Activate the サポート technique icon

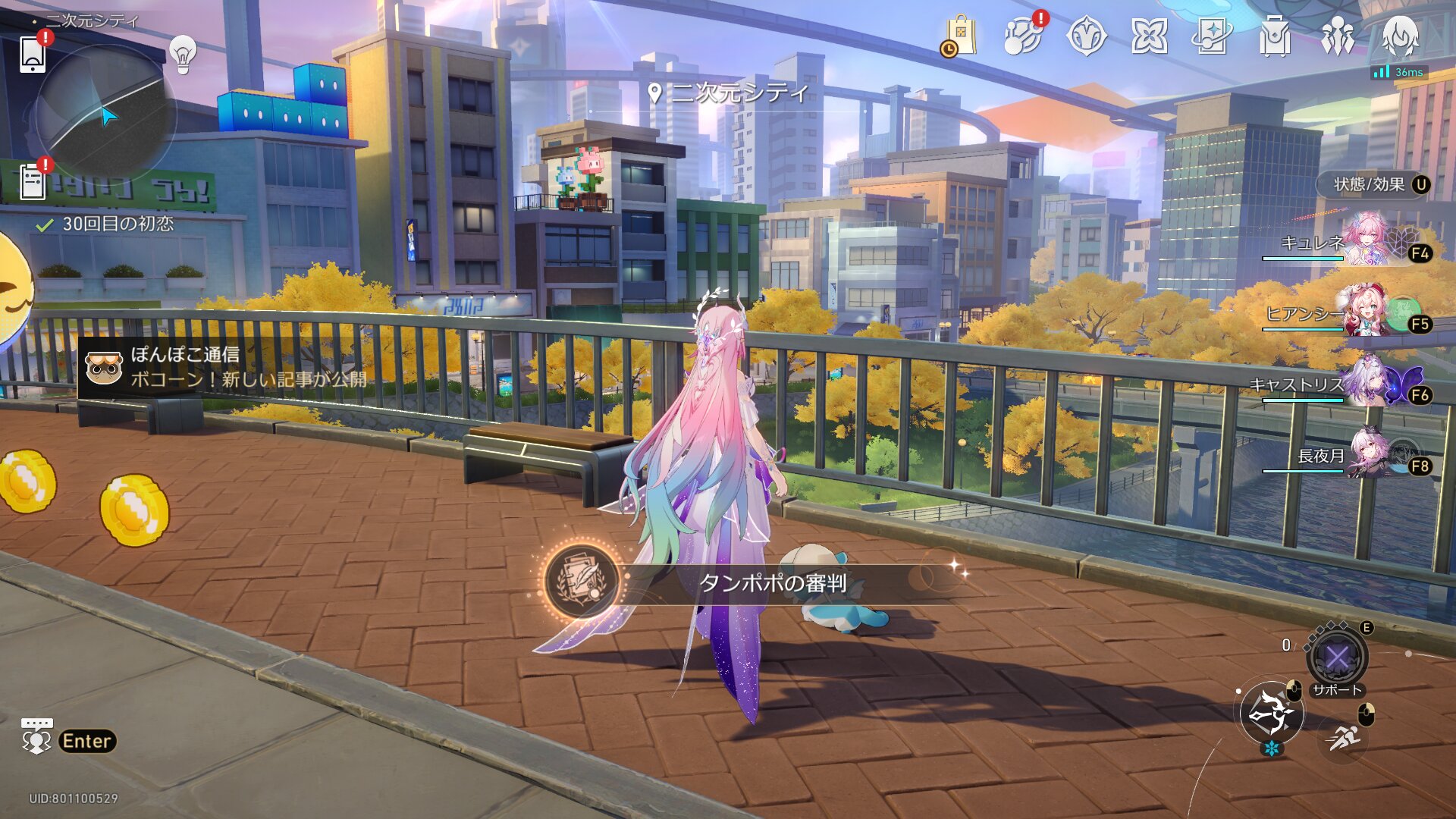tap(1337, 657)
